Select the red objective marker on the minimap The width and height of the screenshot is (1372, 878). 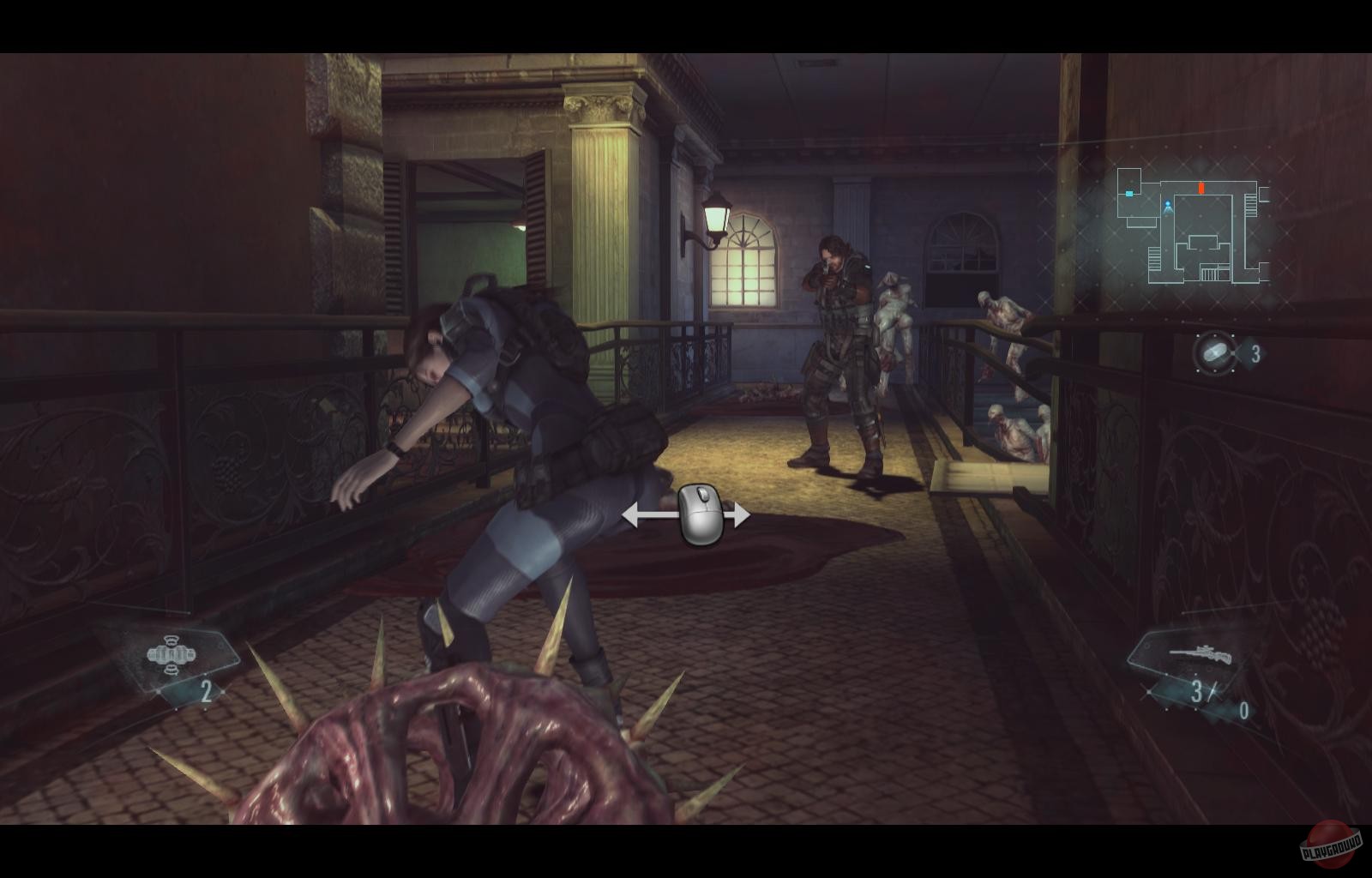pos(1201,189)
